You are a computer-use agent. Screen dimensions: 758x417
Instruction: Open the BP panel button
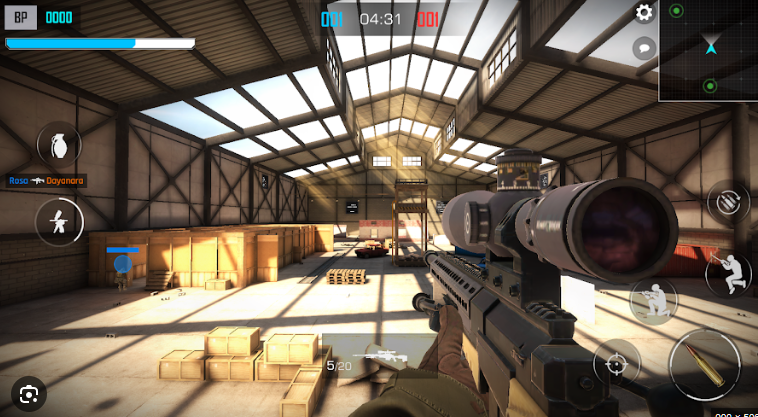point(20,17)
